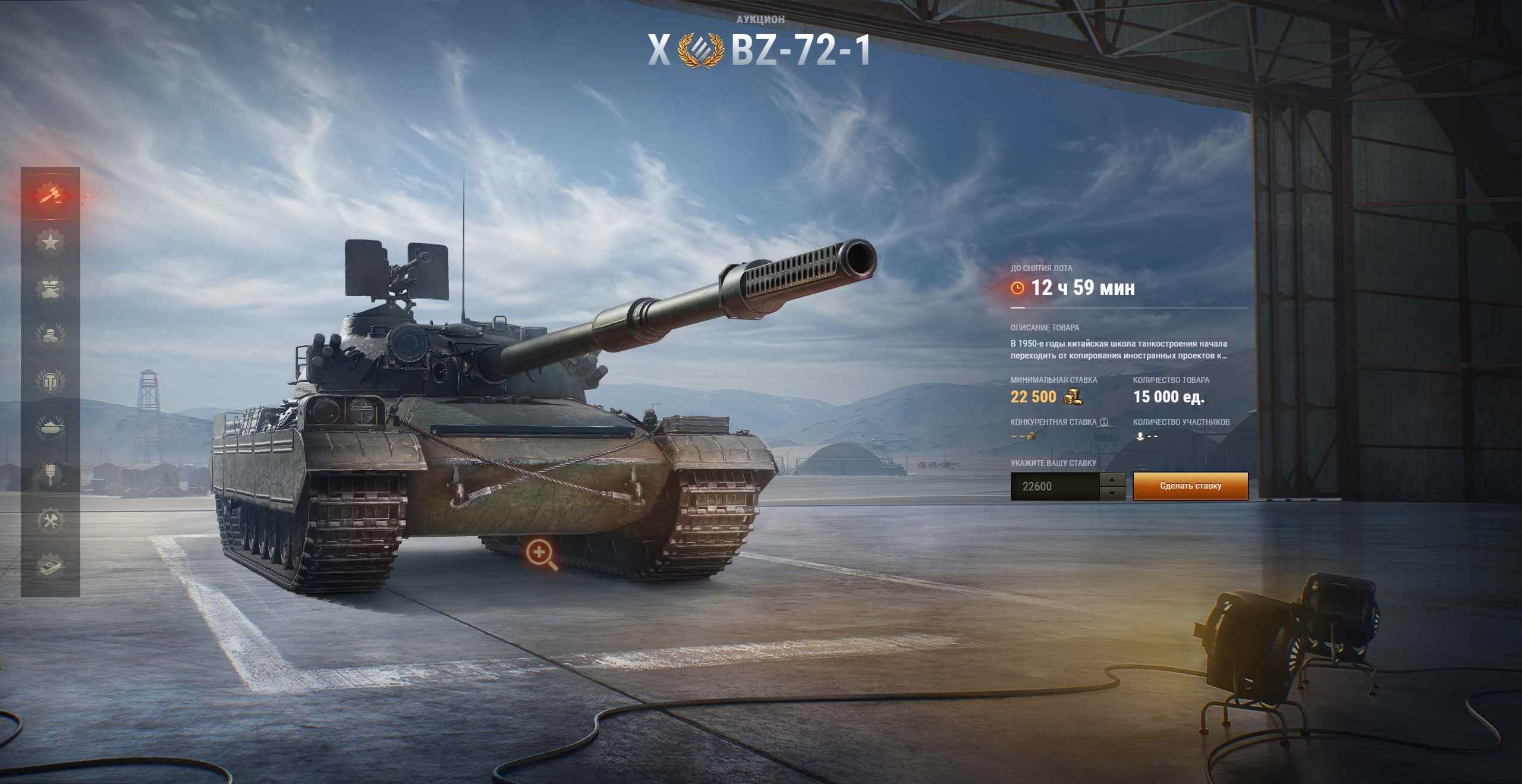Select the auction hammer sidebar tab

(50, 195)
